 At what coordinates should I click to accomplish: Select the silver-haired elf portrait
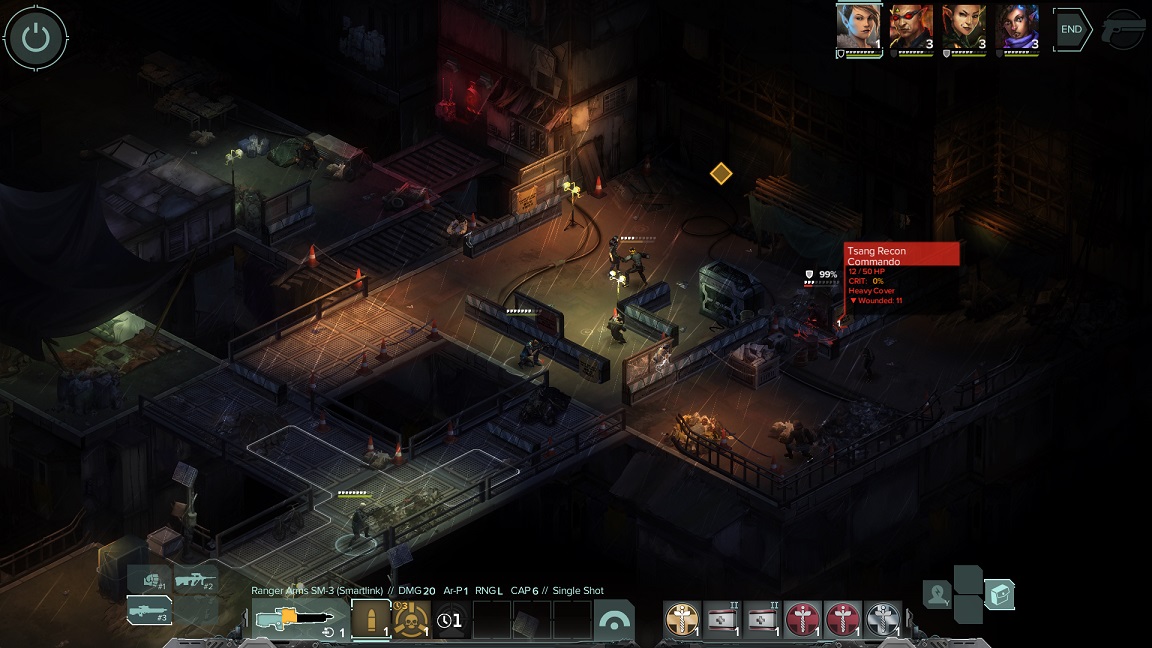pyautogui.click(x=858, y=27)
